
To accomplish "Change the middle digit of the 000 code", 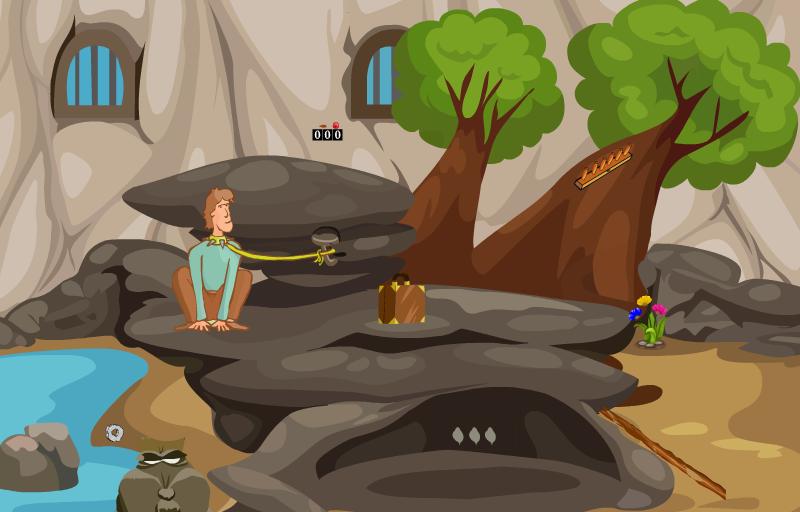I will click(x=327, y=135).
